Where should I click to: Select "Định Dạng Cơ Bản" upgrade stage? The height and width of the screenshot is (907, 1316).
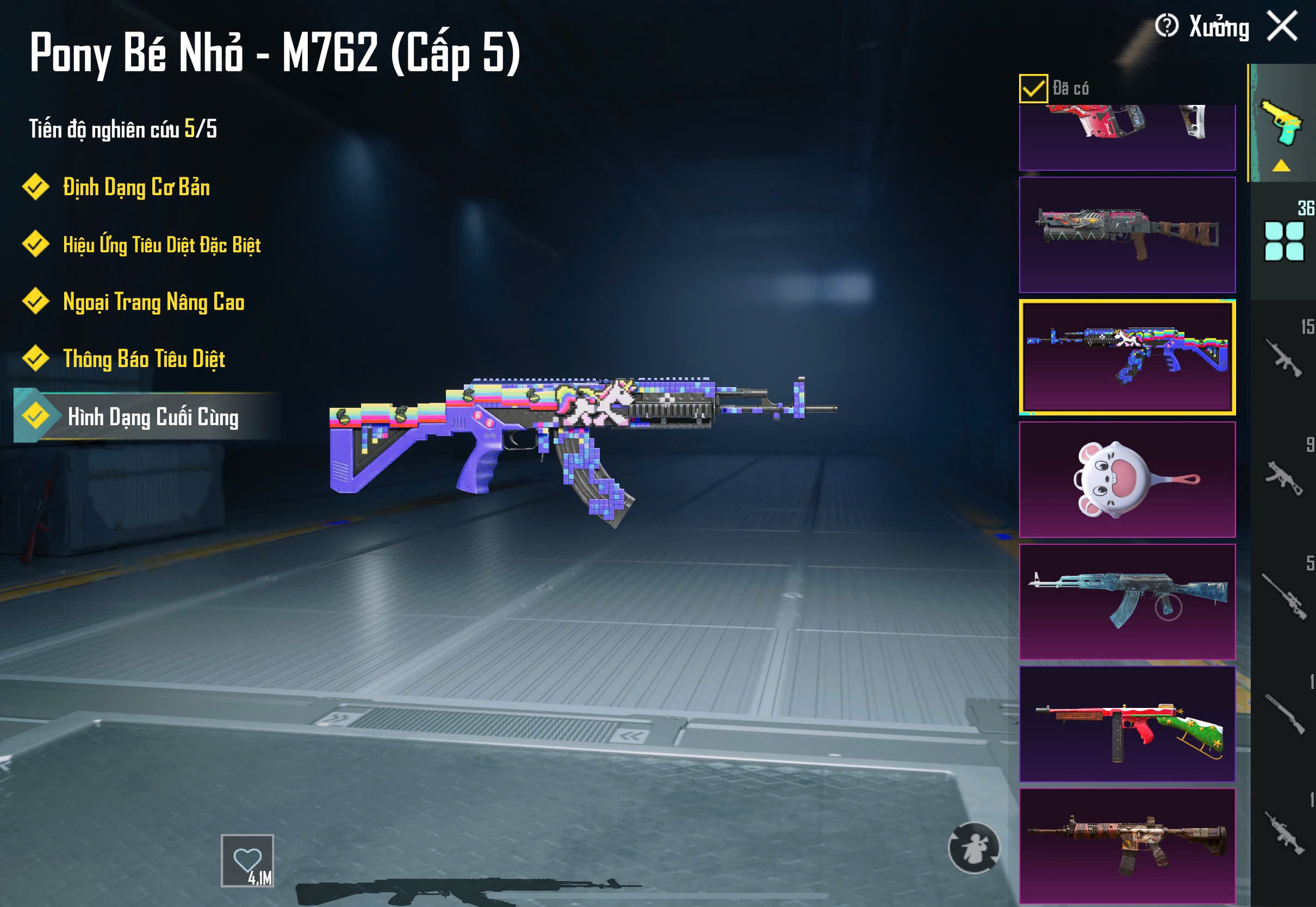point(136,188)
